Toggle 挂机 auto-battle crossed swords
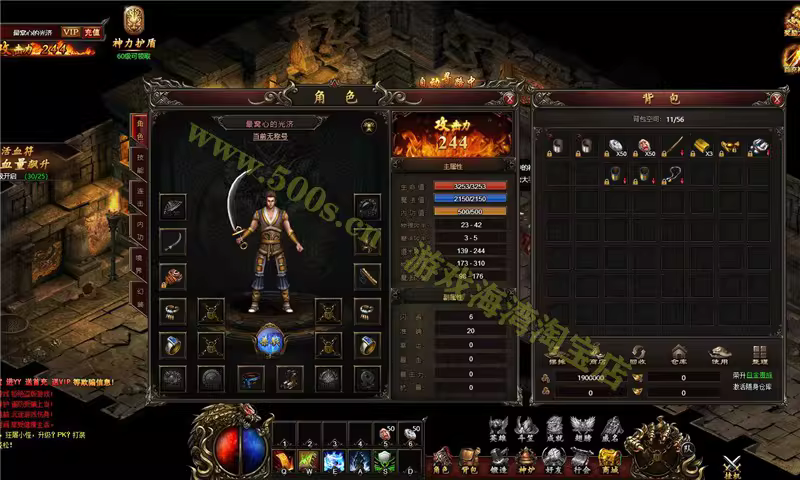Viewport: 800px width, 480px height. click(x=733, y=462)
